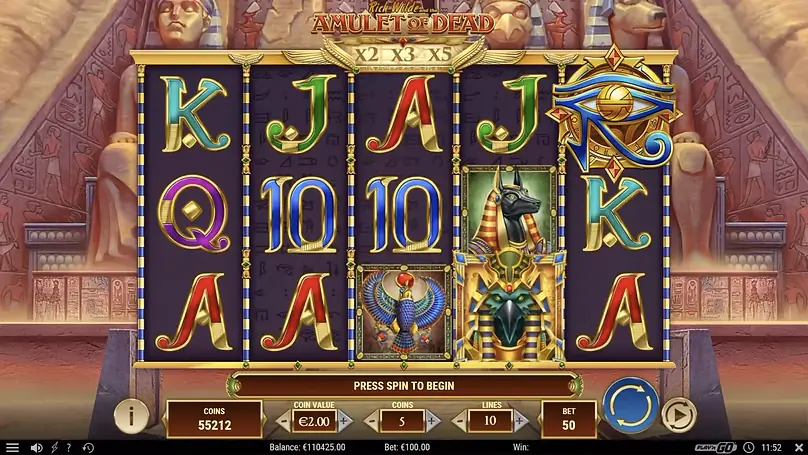Decrease the number of coins
808x455 pixels.
click(x=372, y=421)
